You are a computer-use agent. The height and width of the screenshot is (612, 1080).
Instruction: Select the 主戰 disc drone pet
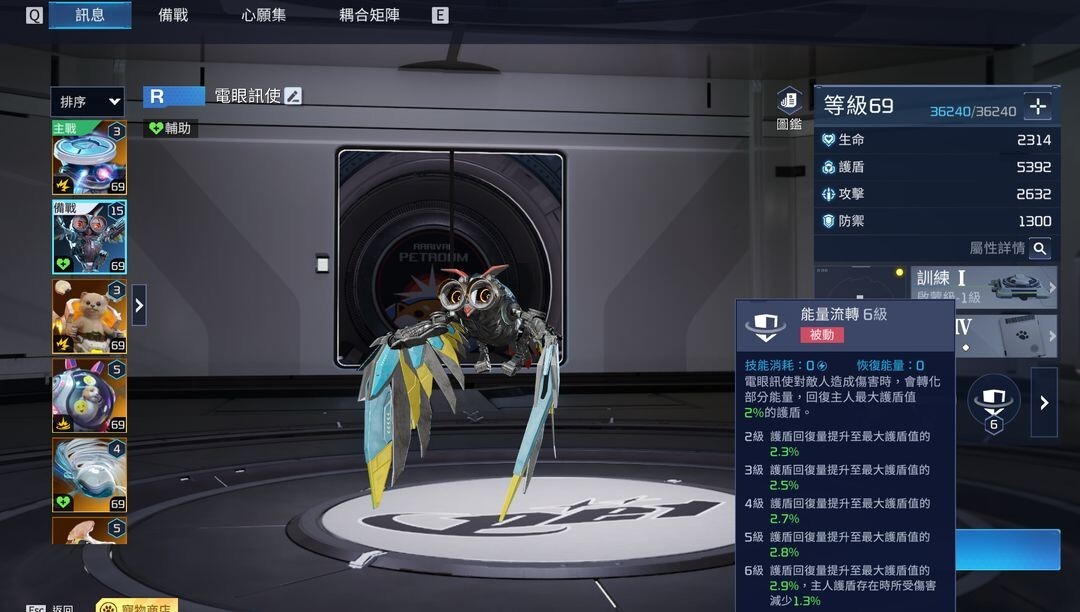(x=89, y=158)
